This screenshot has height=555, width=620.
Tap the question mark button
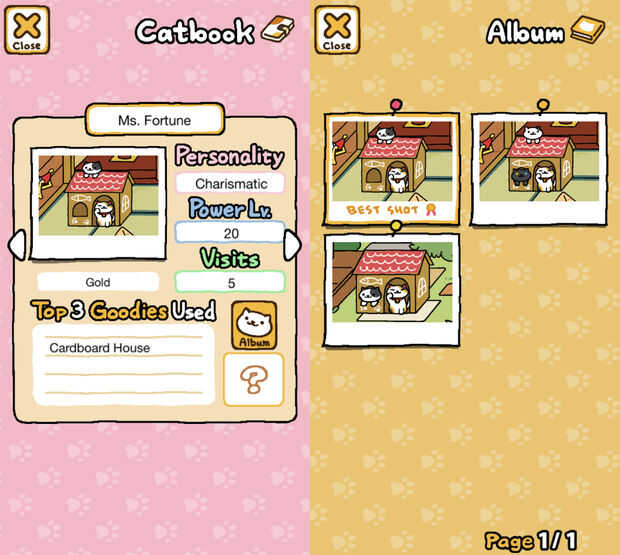[x=254, y=379]
